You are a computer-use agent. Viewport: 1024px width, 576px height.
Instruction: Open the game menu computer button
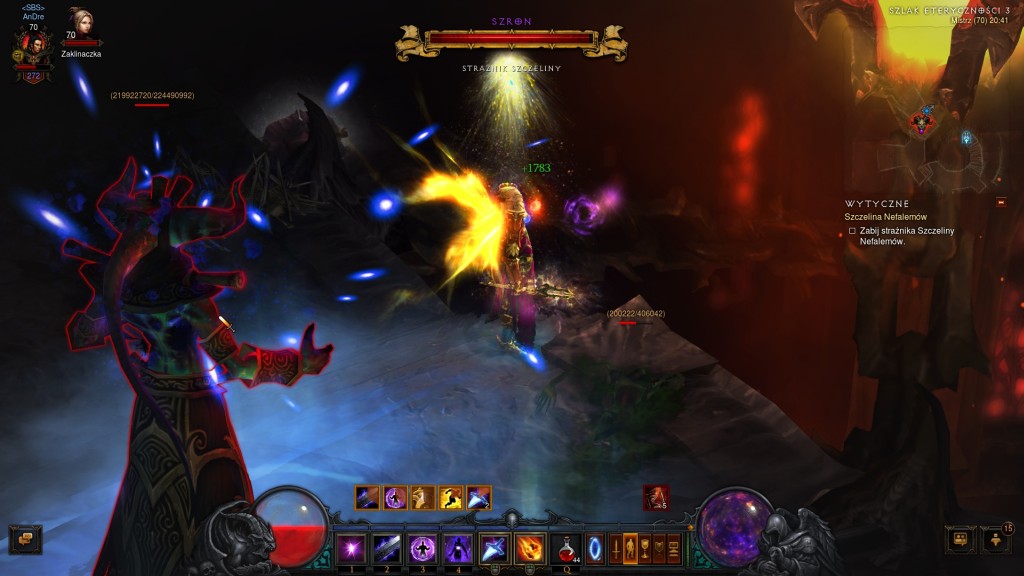click(674, 548)
